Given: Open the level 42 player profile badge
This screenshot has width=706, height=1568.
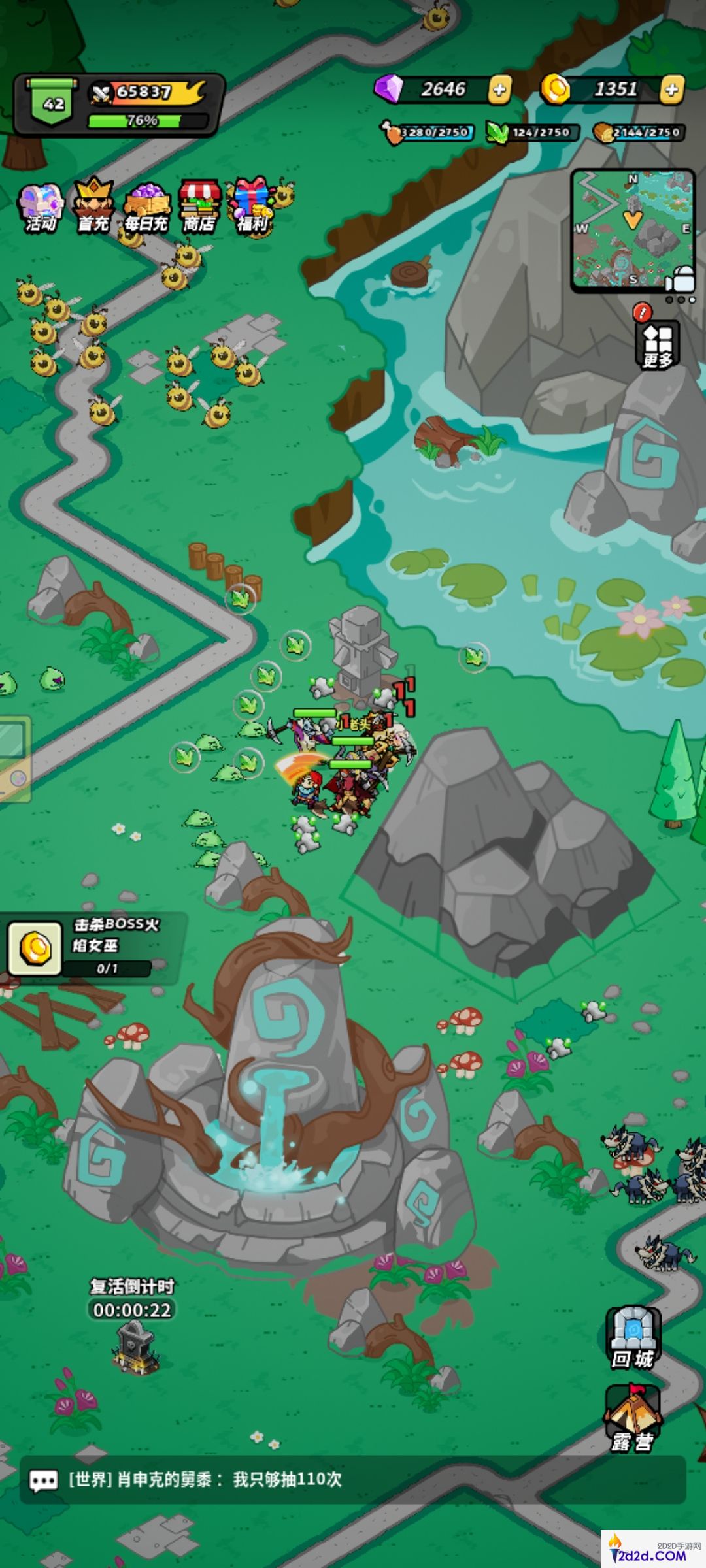Looking at the screenshot, I should tap(54, 105).
